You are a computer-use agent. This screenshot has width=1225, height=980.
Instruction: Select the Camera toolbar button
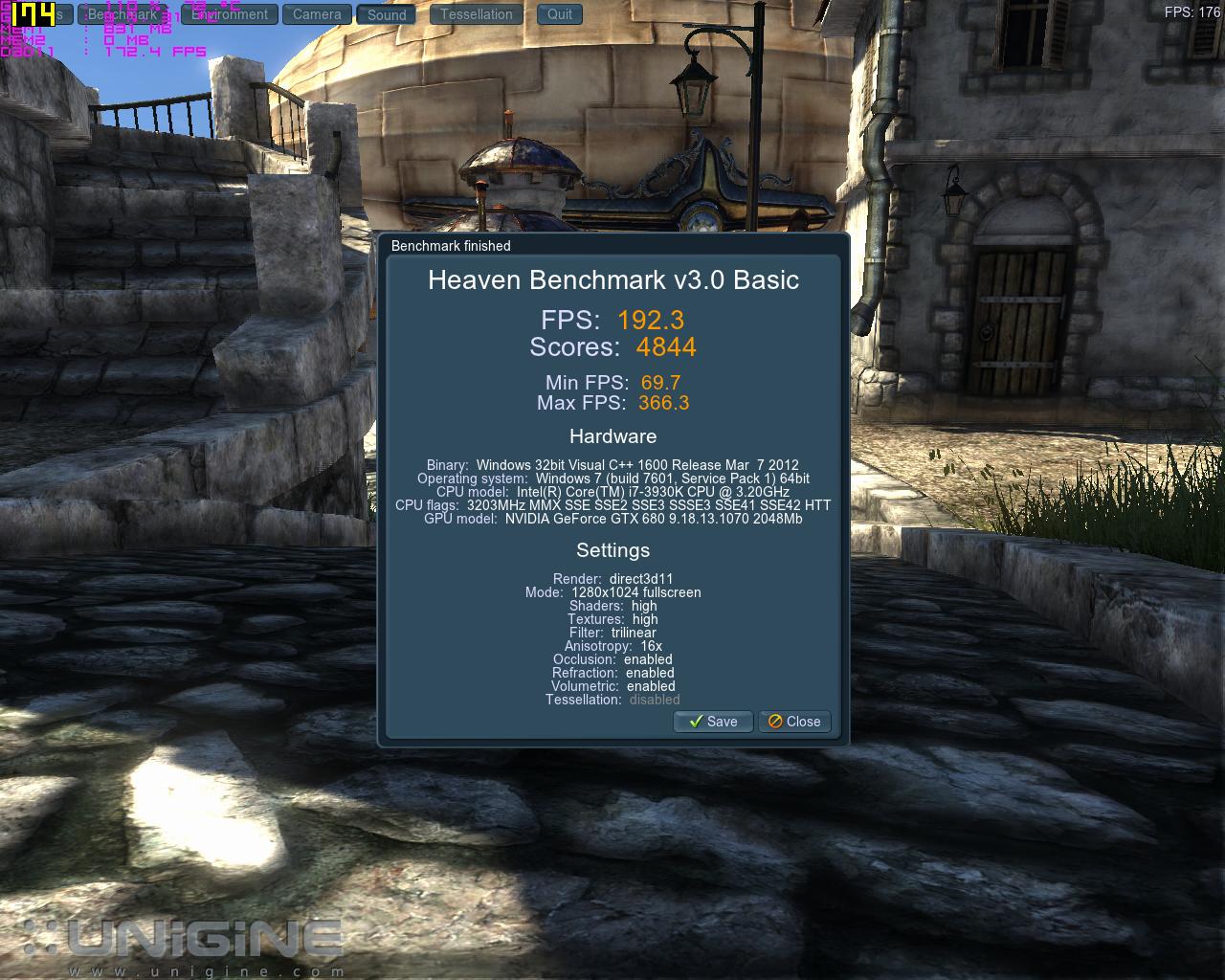click(317, 14)
